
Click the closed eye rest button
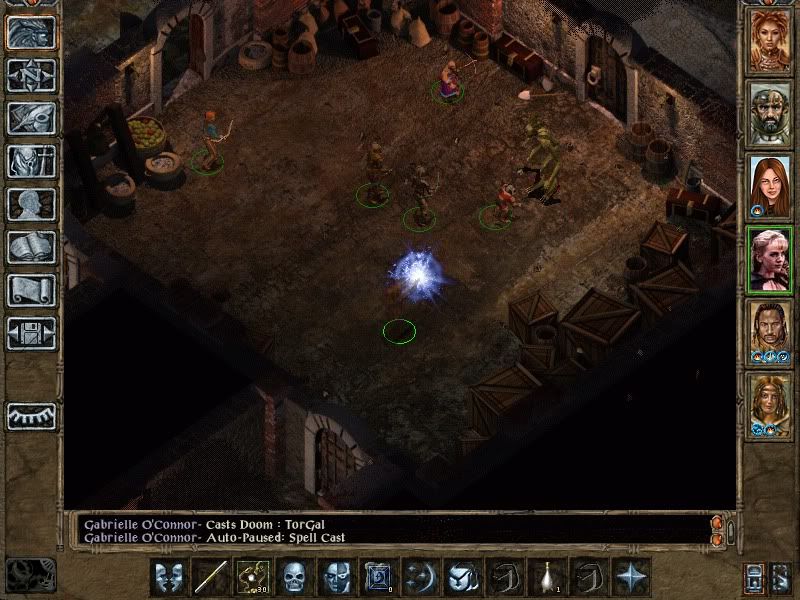(x=31, y=416)
